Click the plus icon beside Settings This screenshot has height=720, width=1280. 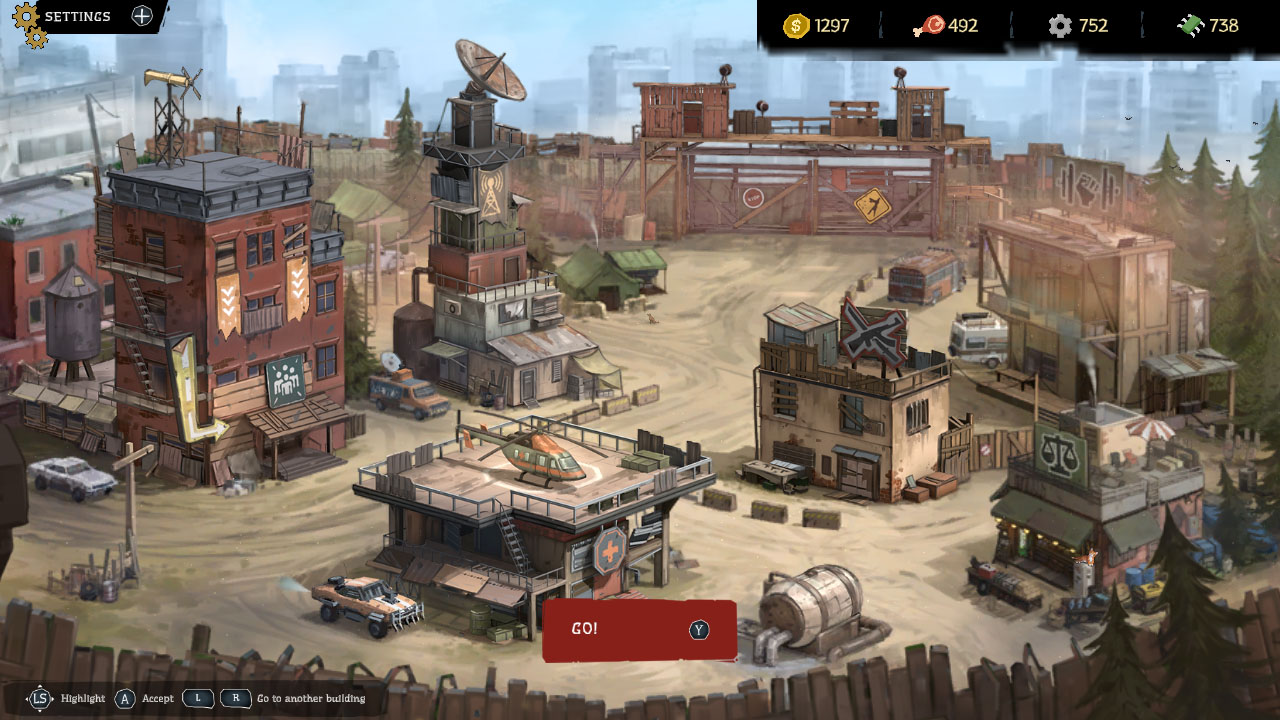coord(140,16)
